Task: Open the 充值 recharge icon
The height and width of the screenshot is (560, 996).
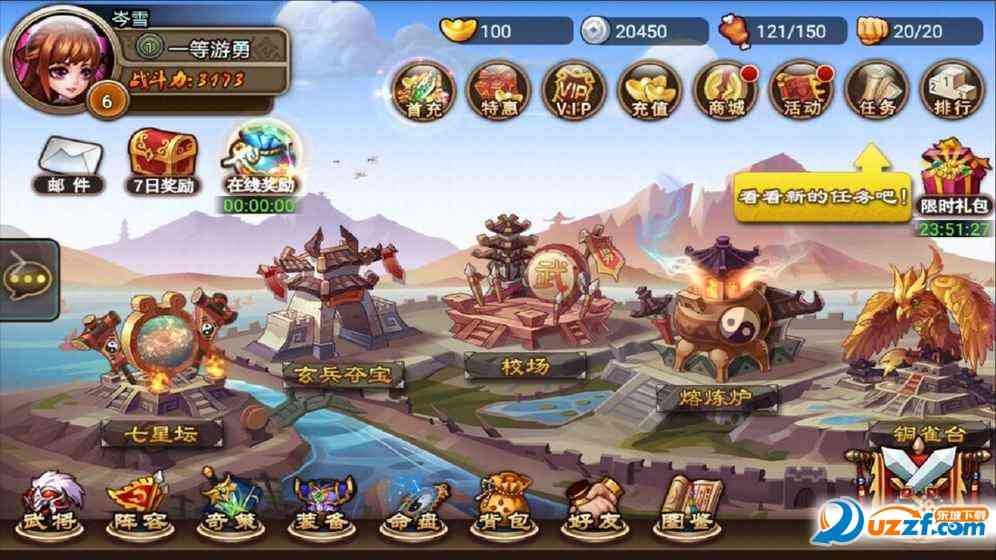Action: (647, 90)
